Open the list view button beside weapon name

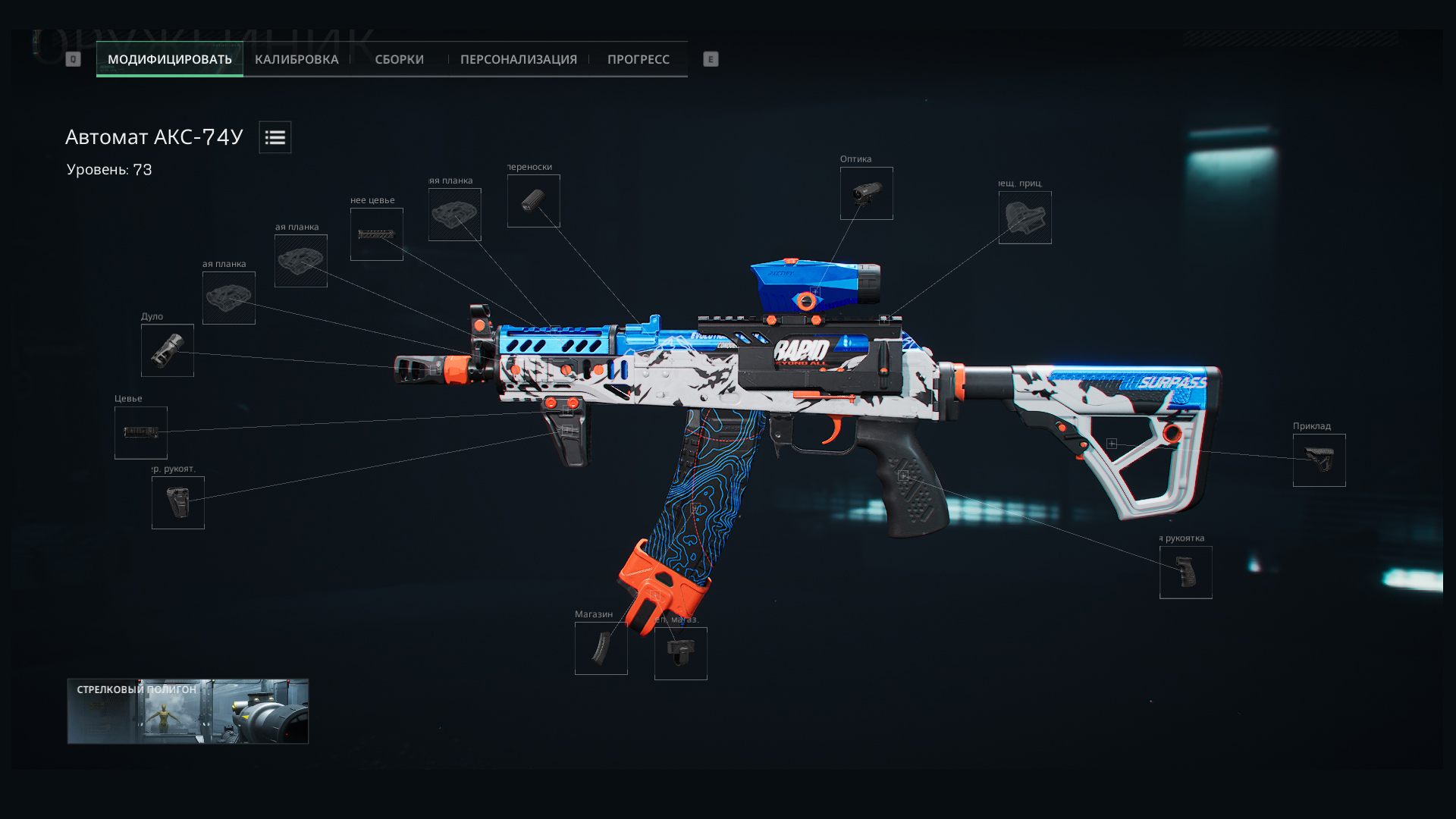pos(275,137)
